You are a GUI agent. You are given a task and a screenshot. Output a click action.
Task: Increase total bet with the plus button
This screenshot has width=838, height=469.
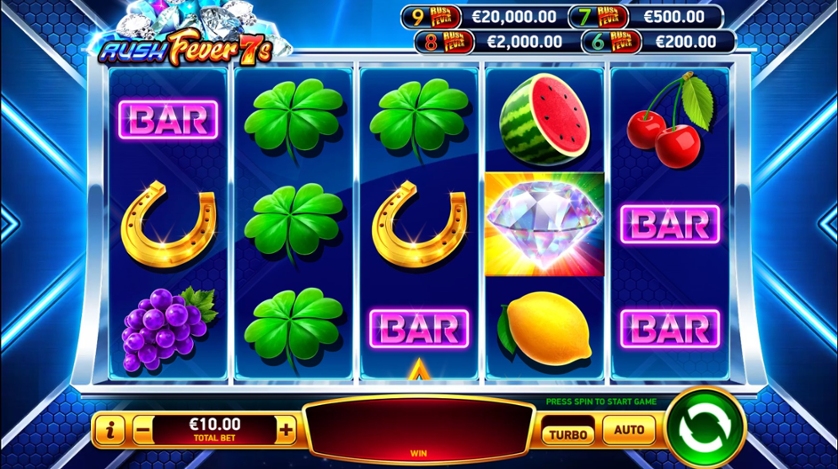[x=287, y=431]
